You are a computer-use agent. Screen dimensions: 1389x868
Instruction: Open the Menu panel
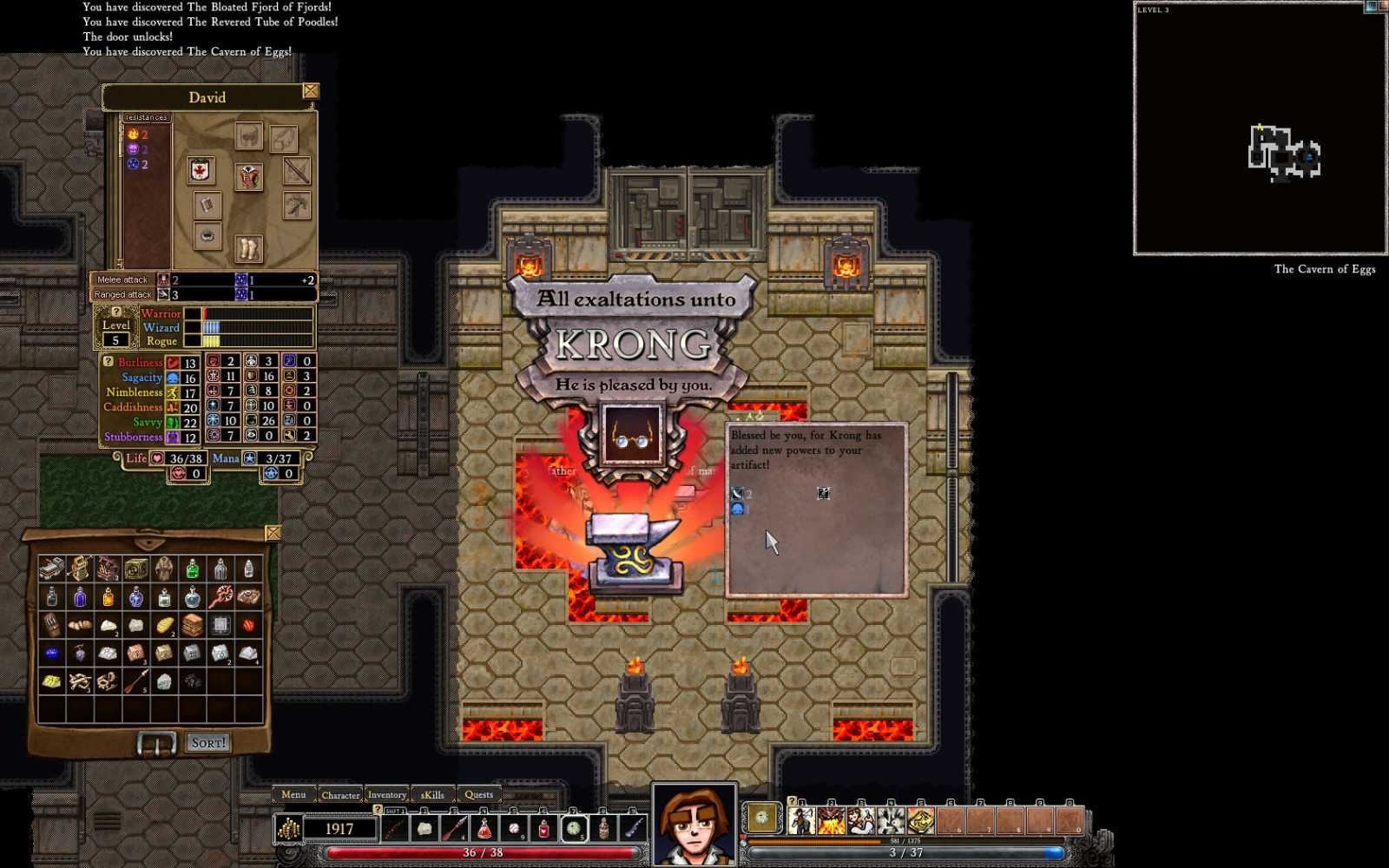[x=294, y=794]
